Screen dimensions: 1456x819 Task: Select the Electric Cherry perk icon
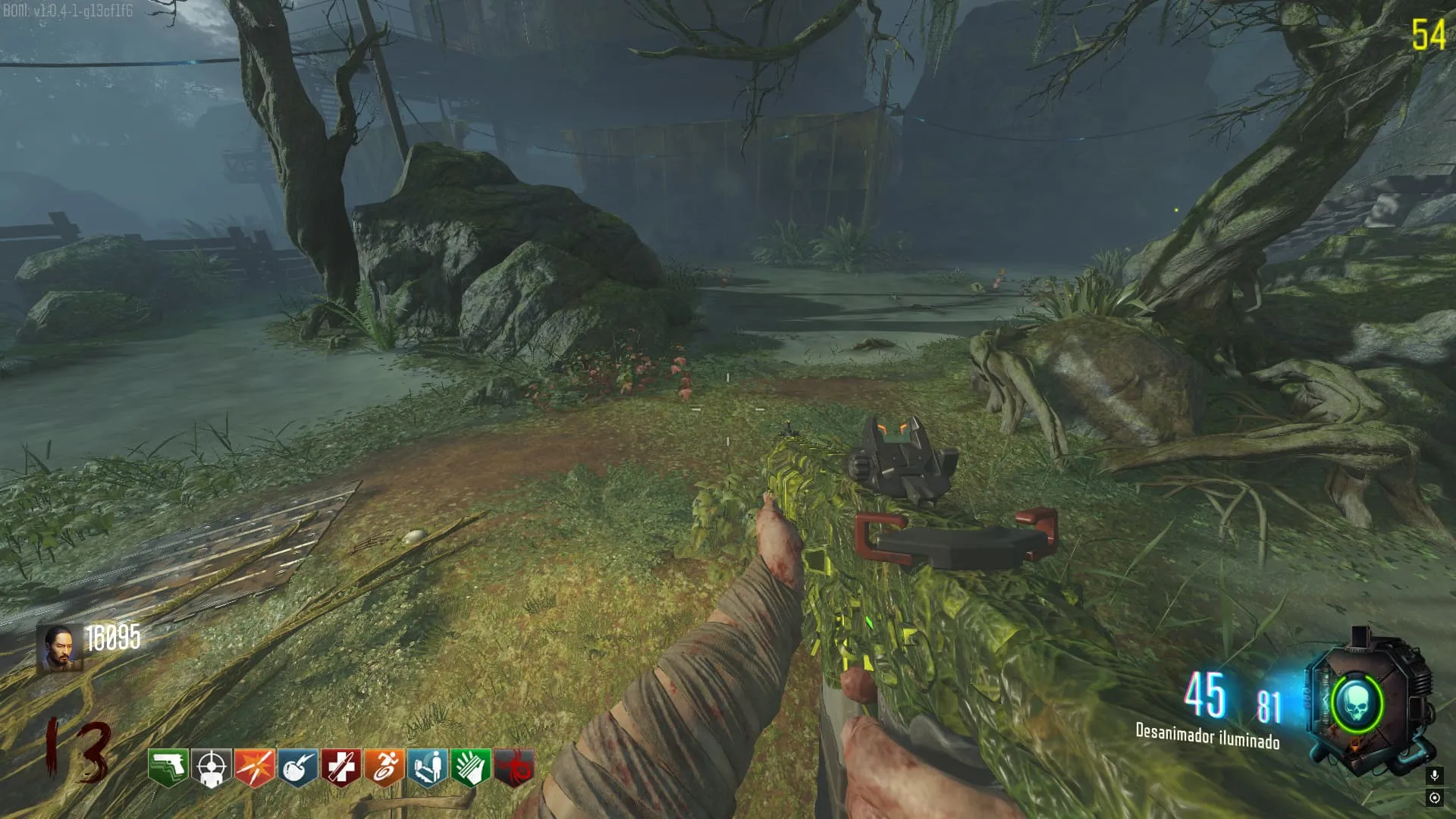click(297, 767)
